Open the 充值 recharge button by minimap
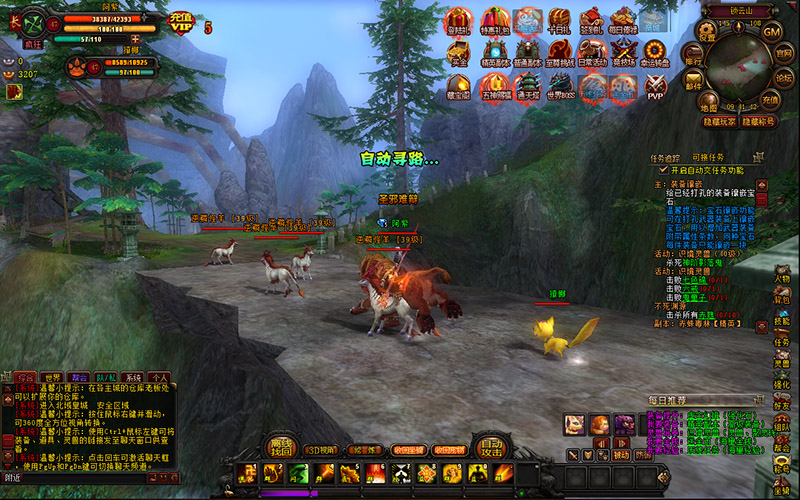The height and width of the screenshot is (500, 800). (769, 100)
